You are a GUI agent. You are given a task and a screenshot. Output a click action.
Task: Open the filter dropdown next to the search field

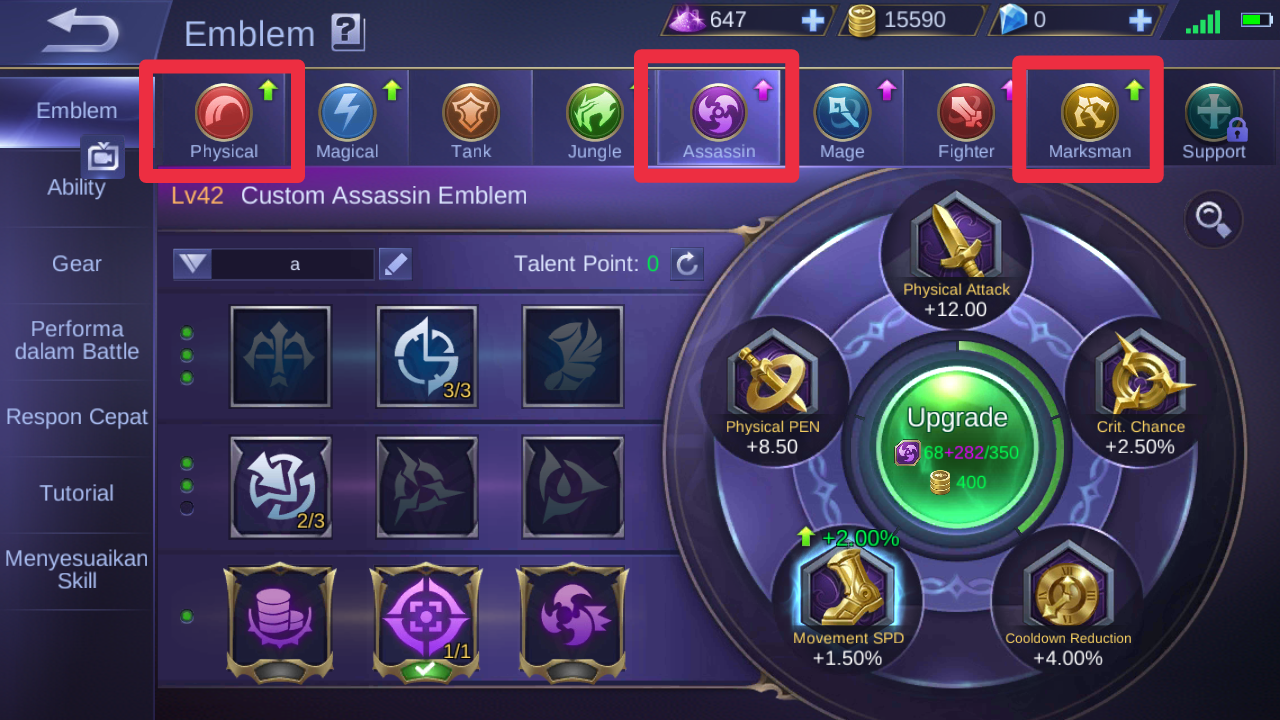191,264
